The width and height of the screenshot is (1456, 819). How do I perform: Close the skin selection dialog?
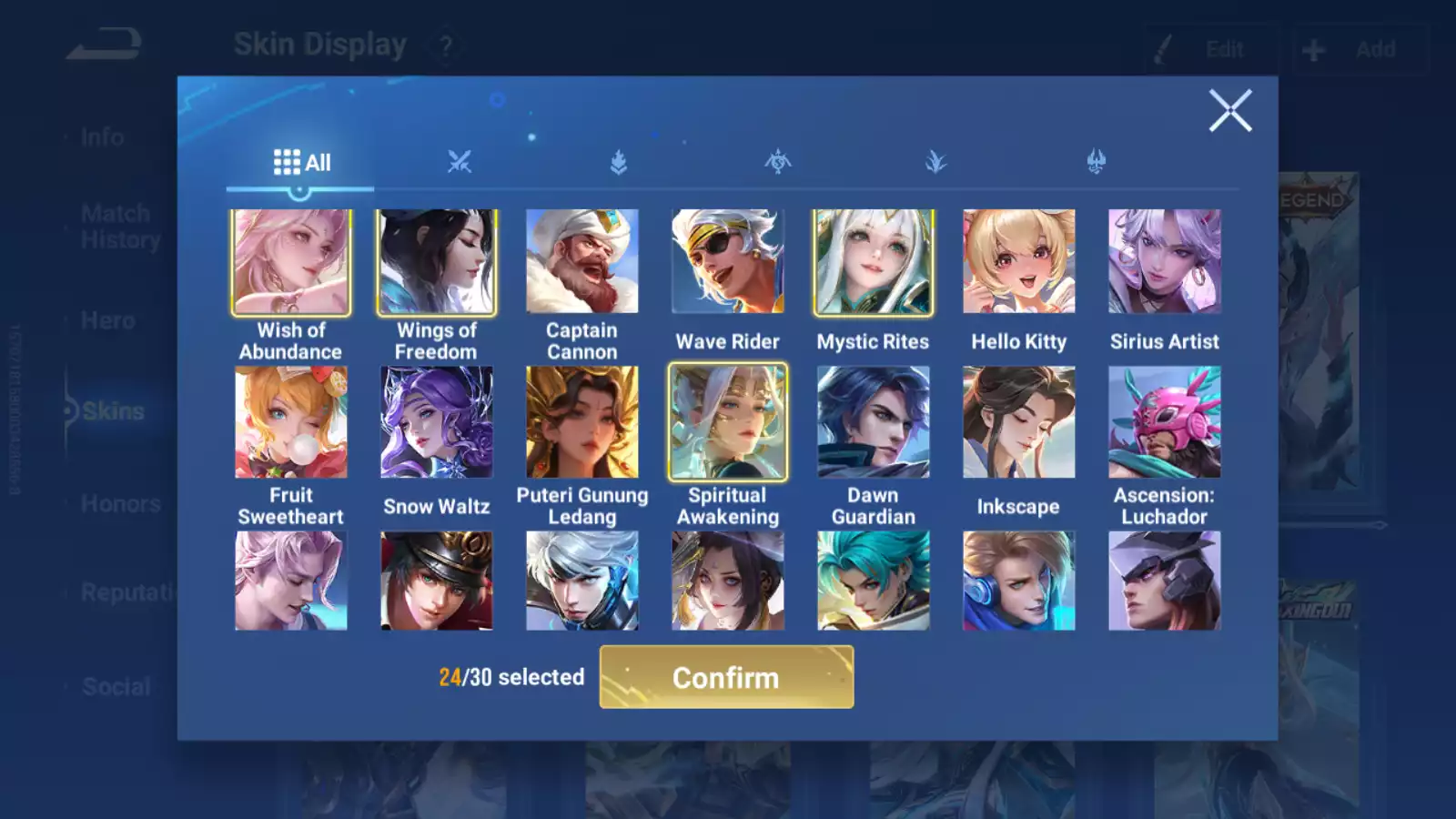pos(1230,111)
